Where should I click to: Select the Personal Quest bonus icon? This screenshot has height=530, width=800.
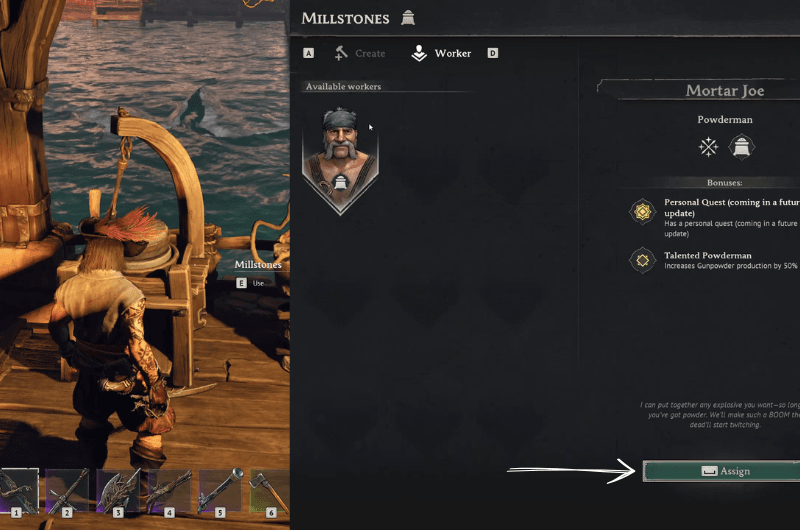[640, 211]
